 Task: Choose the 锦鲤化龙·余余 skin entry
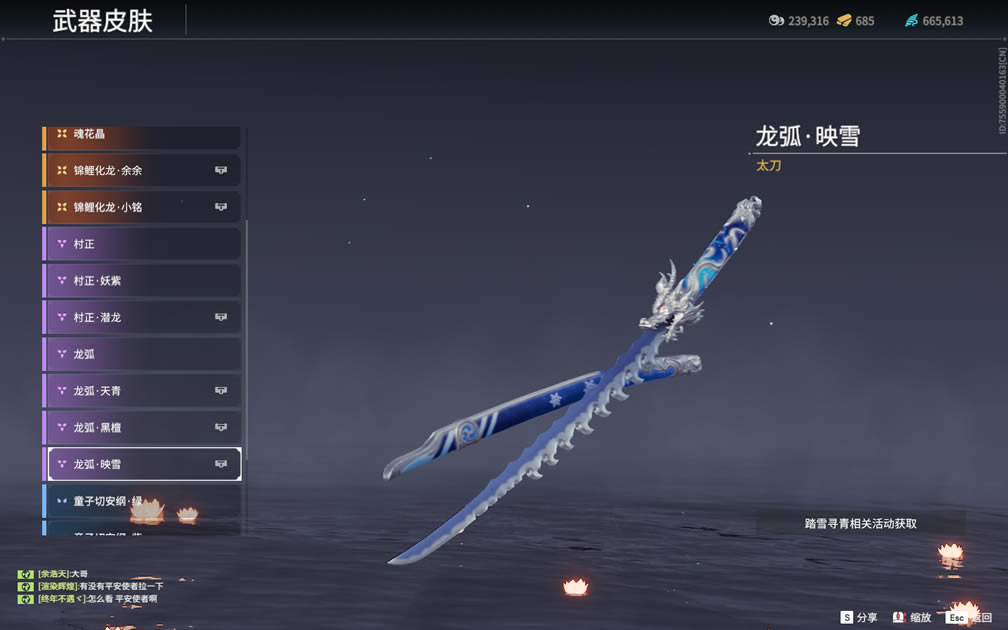(x=142, y=170)
